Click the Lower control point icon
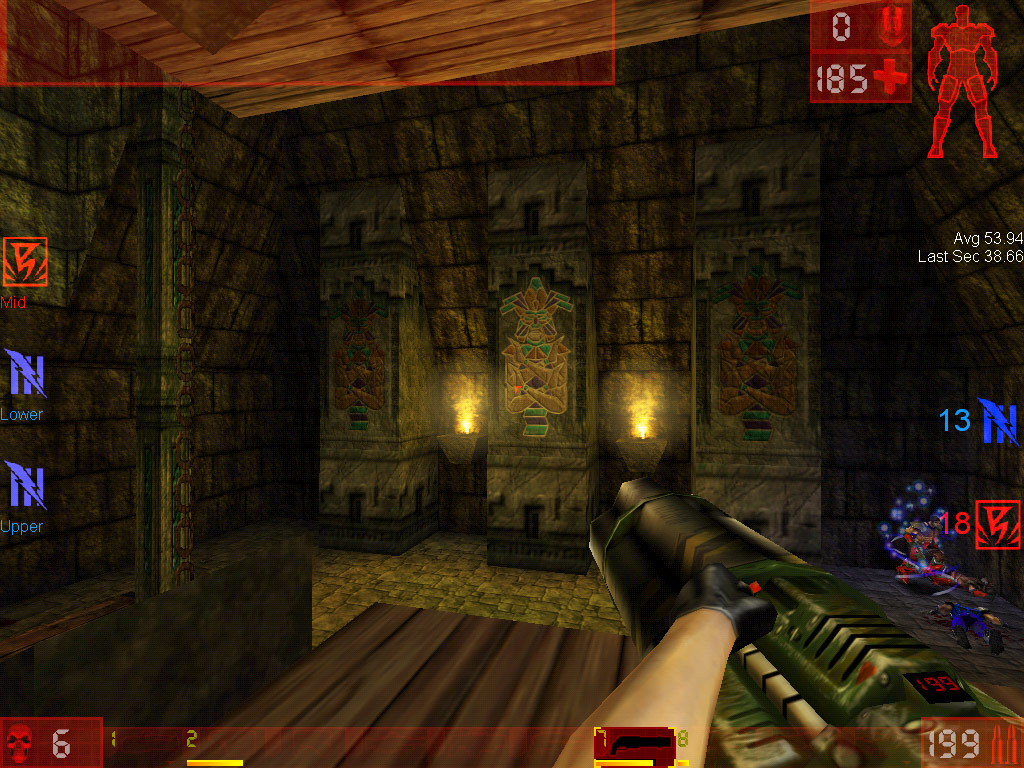The width and height of the screenshot is (1024, 768). (x=24, y=374)
